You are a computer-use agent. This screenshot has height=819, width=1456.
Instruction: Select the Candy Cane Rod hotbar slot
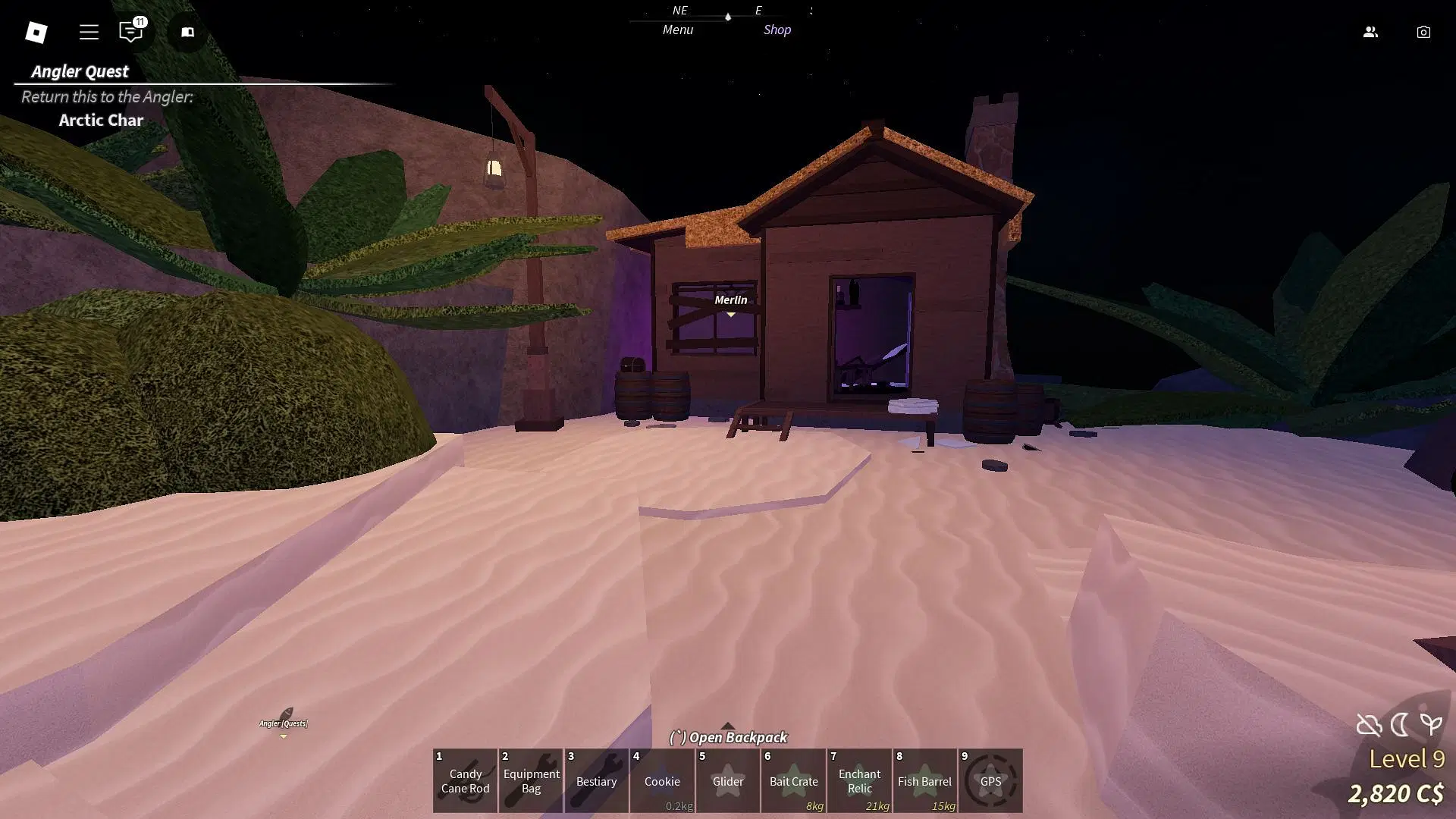click(465, 780)
